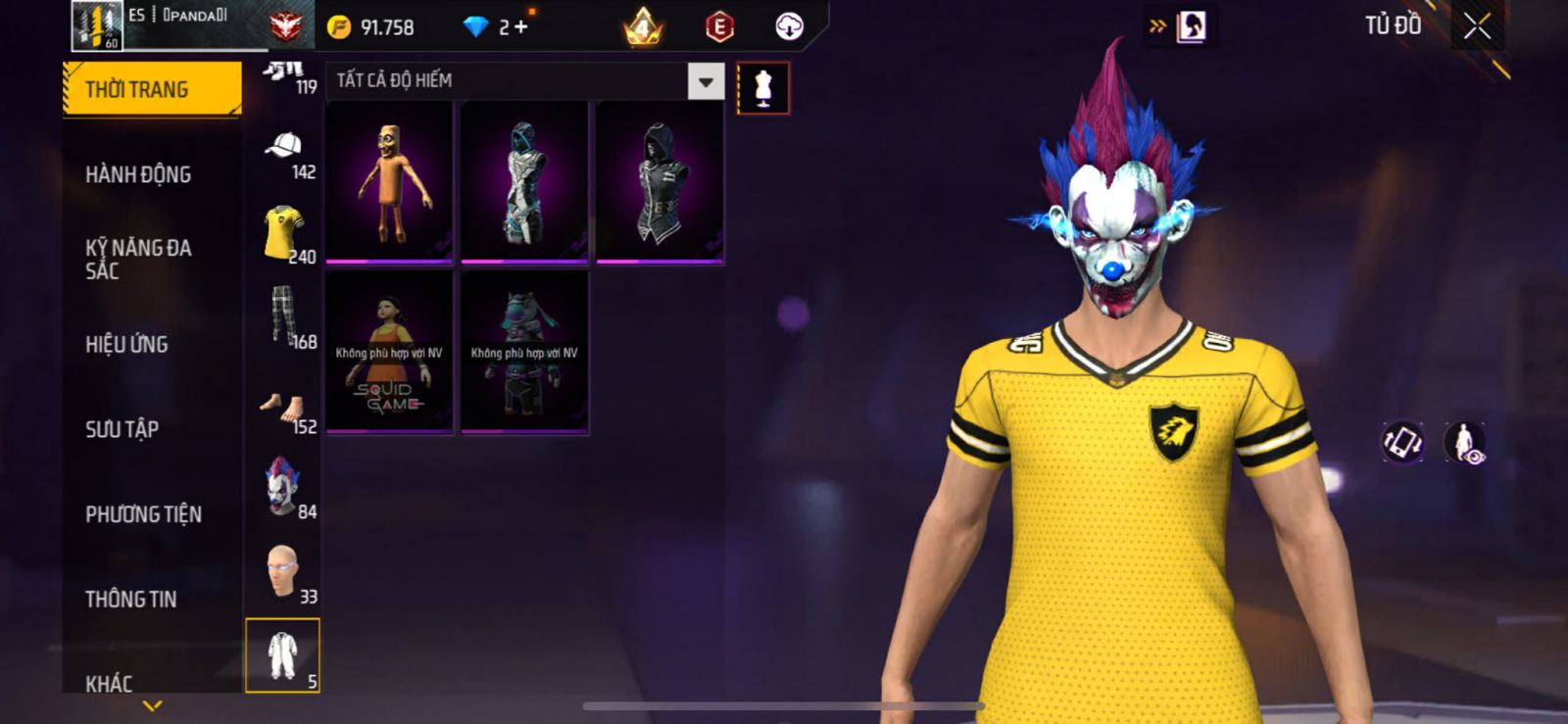Go to the Sưu Tập section
1568x724 pixels.
pos(122,429)
